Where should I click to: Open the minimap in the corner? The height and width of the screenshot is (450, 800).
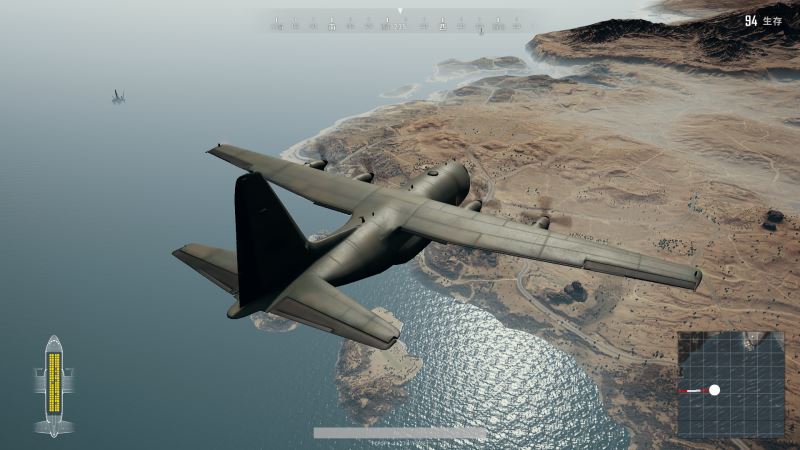731,384
